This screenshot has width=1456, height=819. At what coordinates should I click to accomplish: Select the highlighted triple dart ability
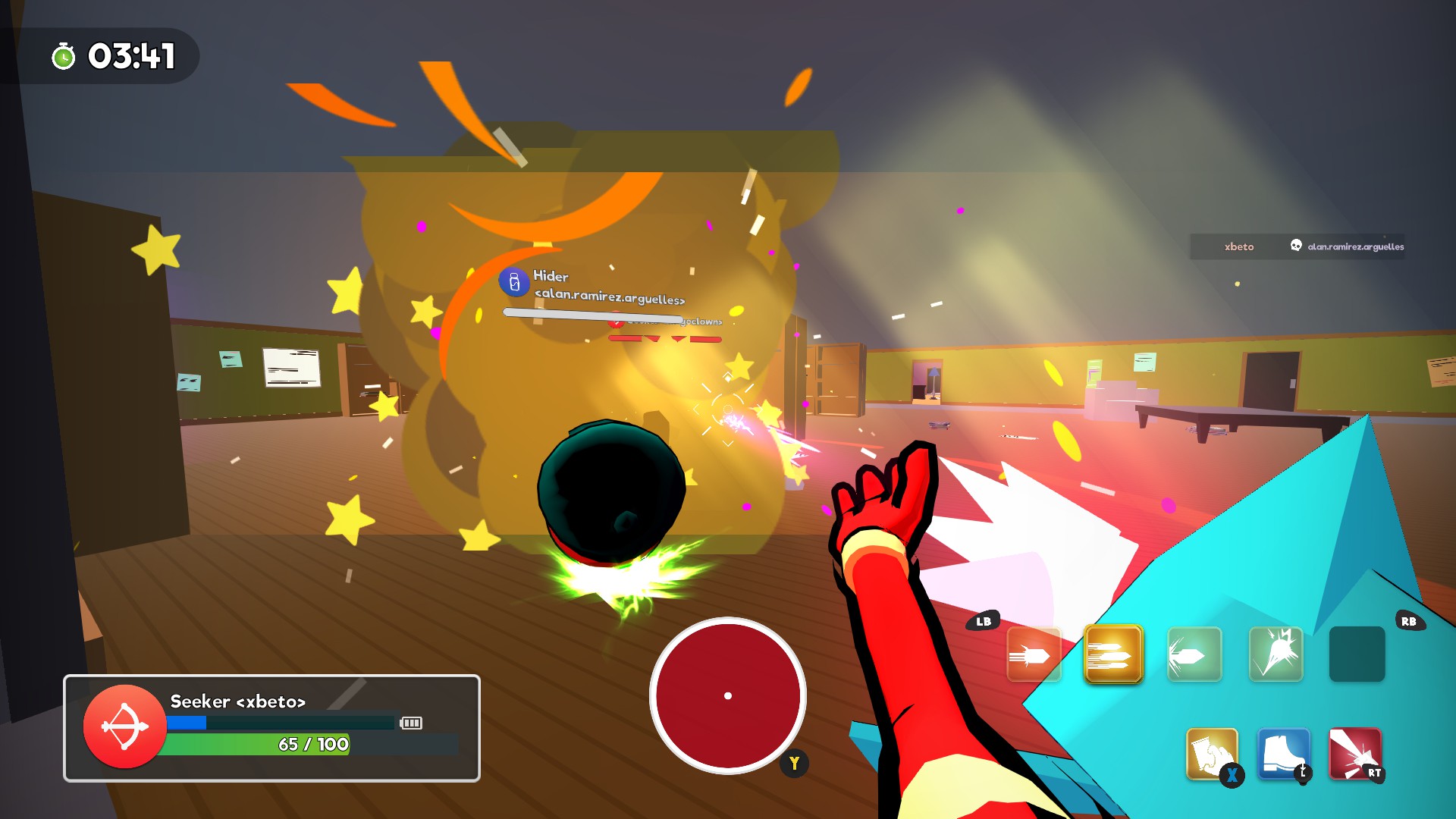coord(1113,653)
